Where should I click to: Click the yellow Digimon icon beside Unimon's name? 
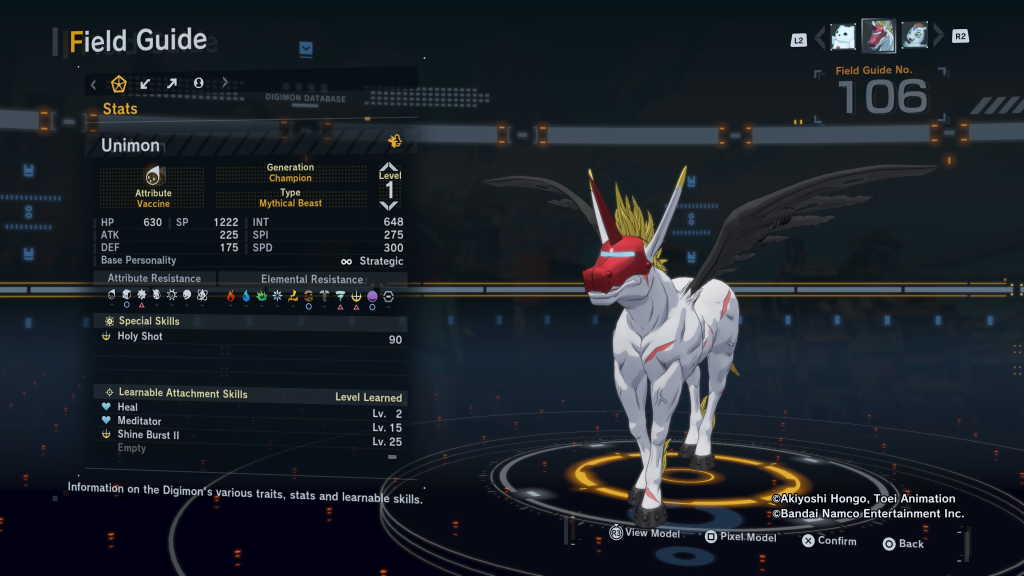tap(394, 141)
